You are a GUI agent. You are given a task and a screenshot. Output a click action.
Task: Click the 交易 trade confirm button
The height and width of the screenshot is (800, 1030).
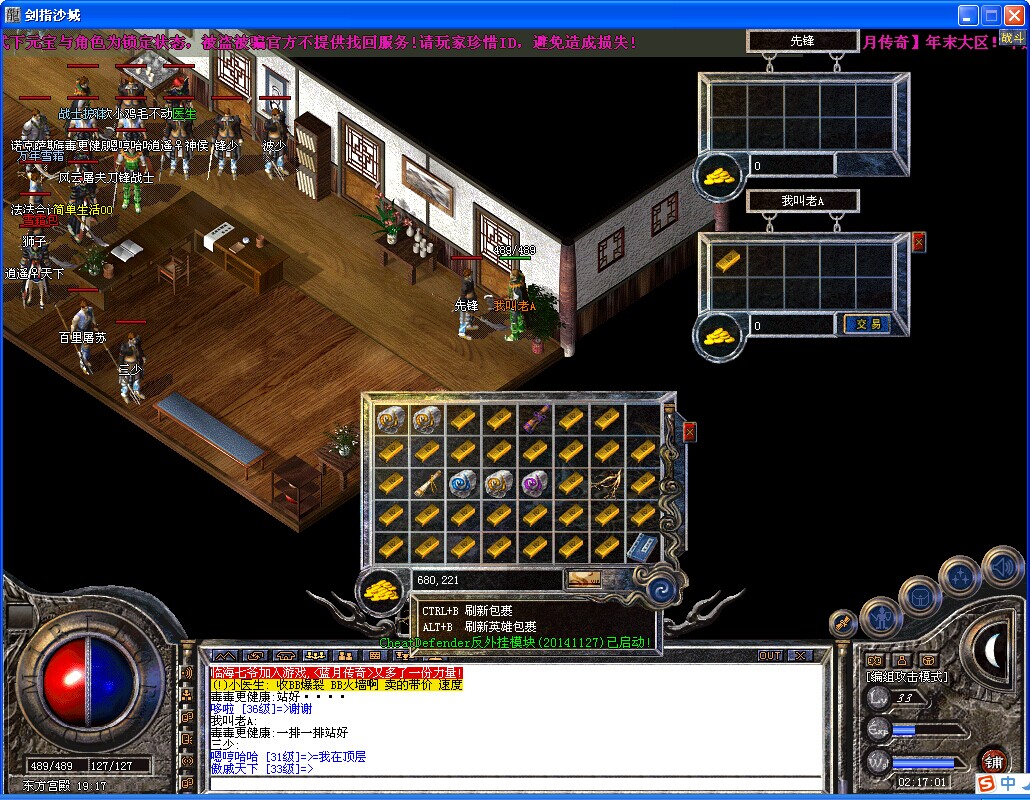(866, 324)
